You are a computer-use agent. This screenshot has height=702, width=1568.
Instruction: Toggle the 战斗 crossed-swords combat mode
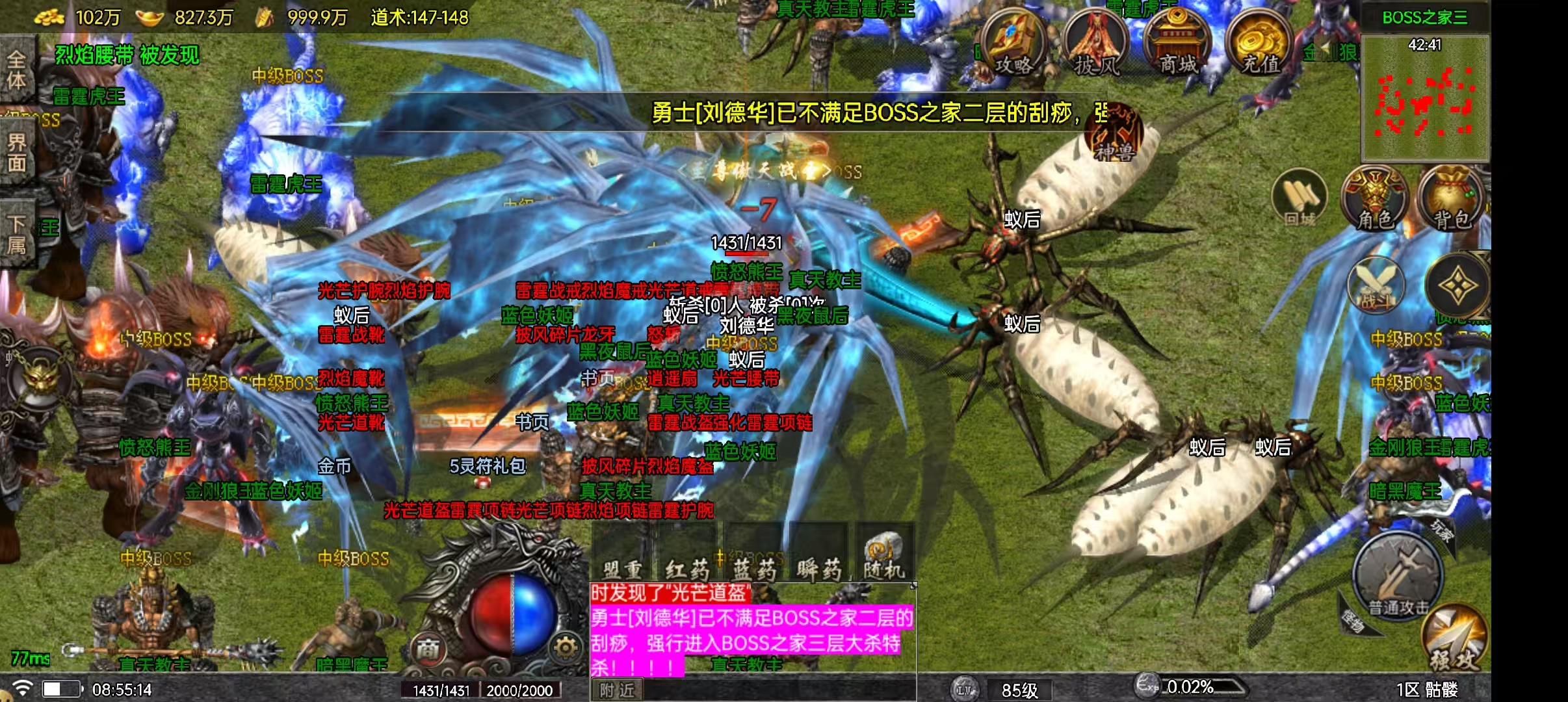1376,286
